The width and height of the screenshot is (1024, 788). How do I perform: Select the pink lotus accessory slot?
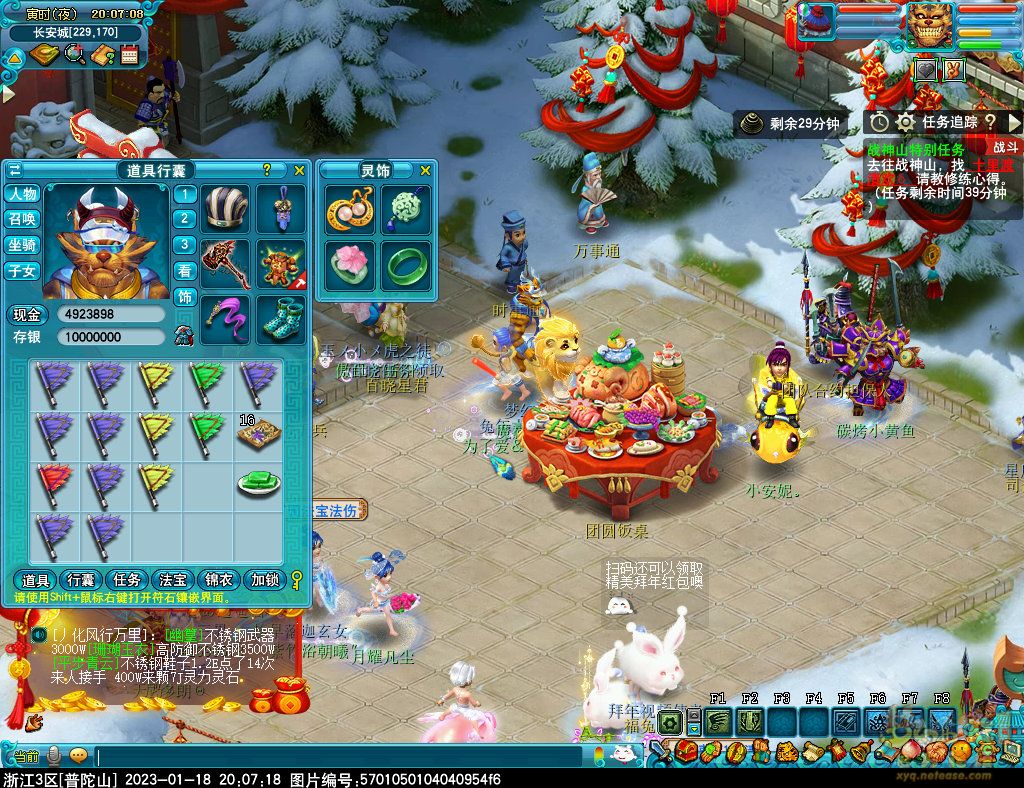pyautogui.click(x=350, y=265)
